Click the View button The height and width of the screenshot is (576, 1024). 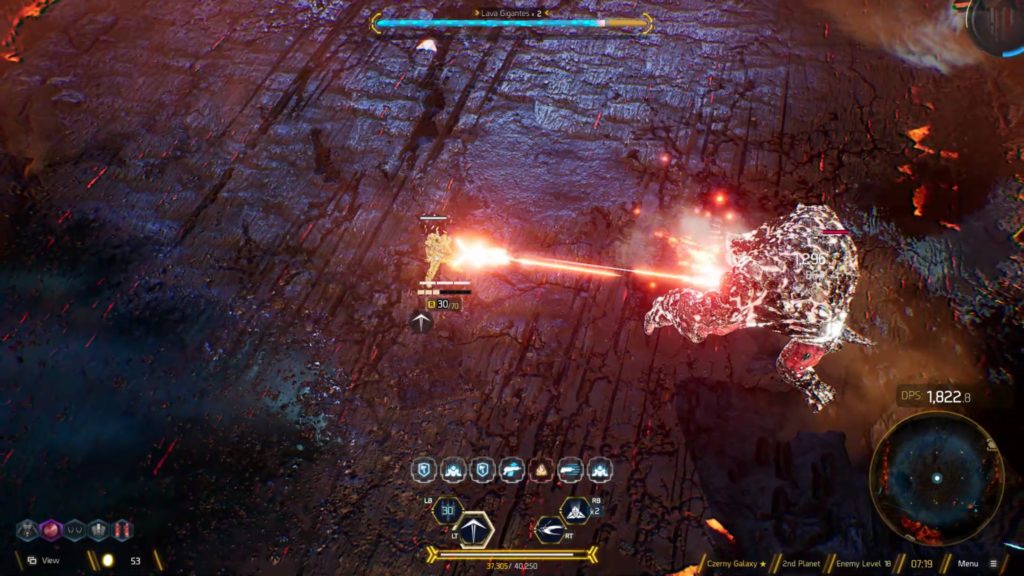(x=42, y=561)
